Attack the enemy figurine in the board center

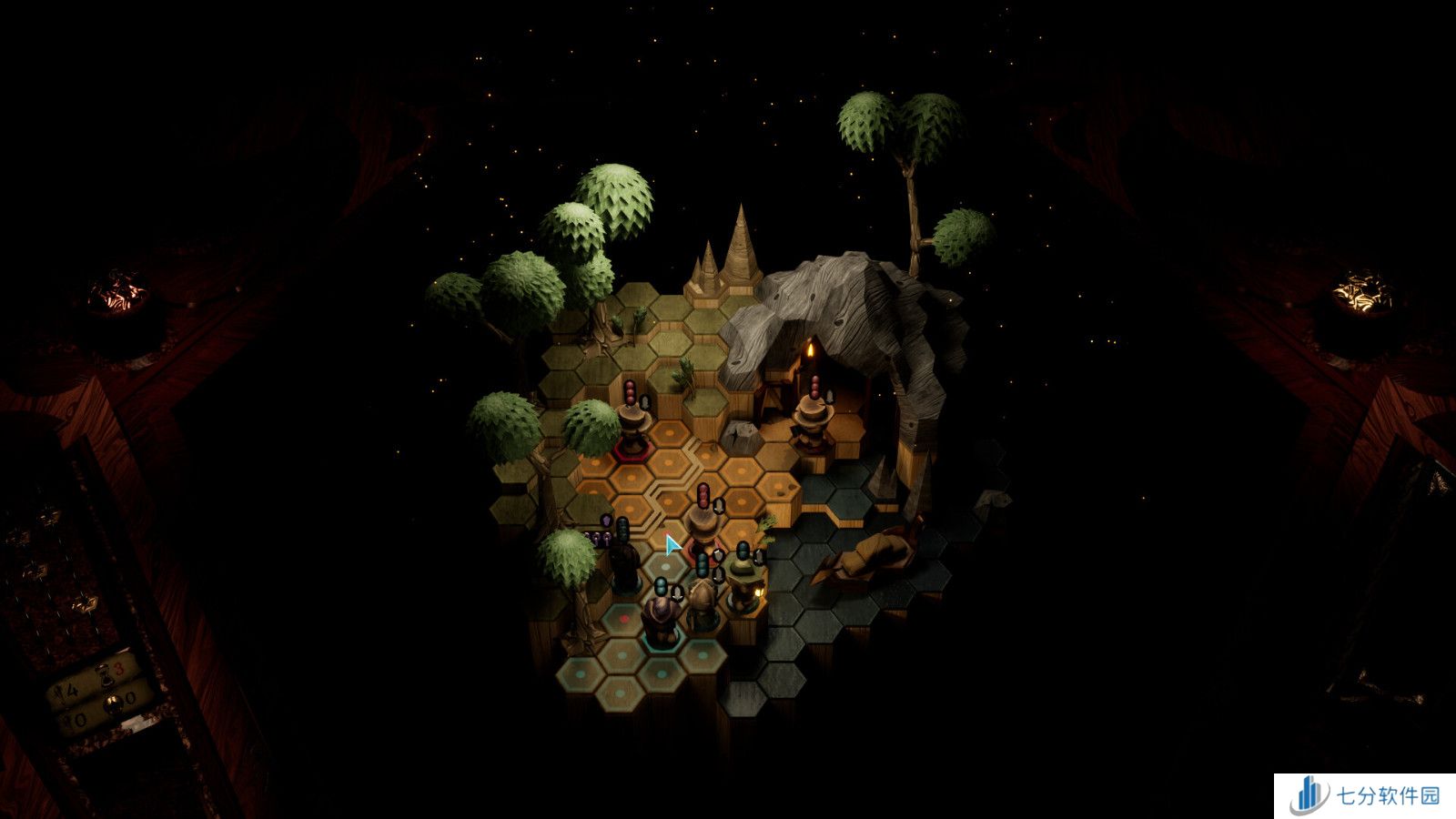tap(703, 526)
